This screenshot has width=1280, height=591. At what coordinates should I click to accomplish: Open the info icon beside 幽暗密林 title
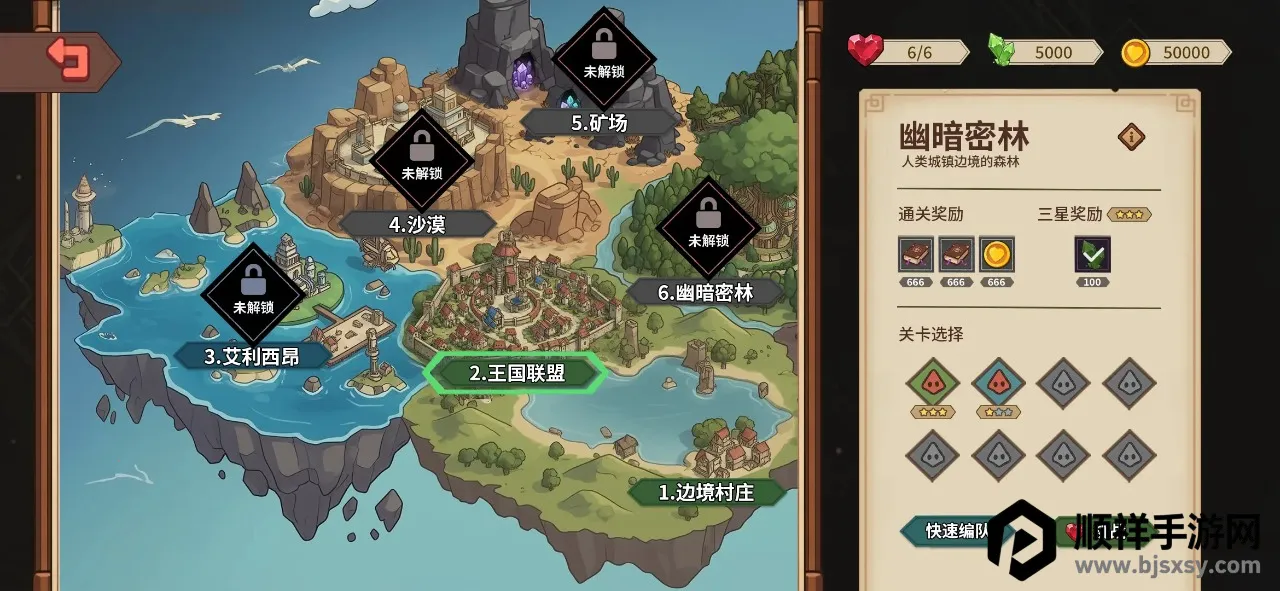[x=1131, y=137]
